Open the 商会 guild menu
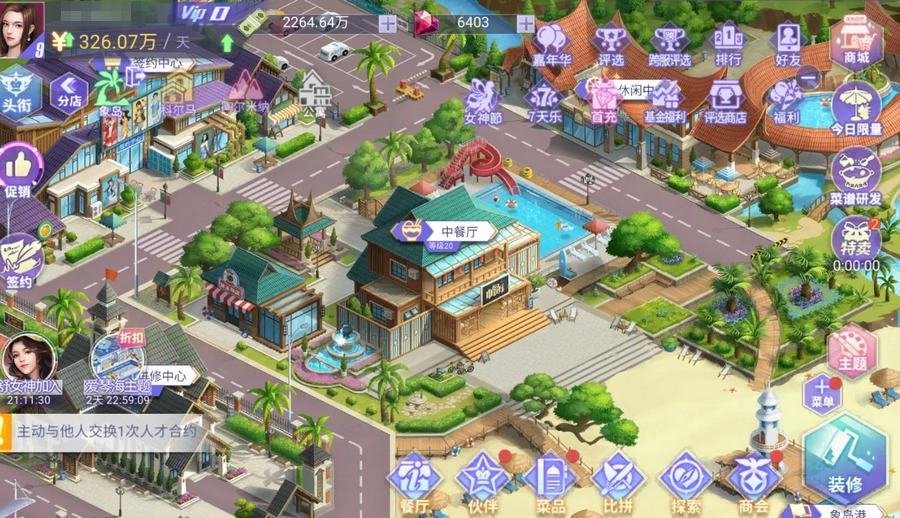Image resolution: width=900 pixels, height=518 pixels. [x=754, y=480]
